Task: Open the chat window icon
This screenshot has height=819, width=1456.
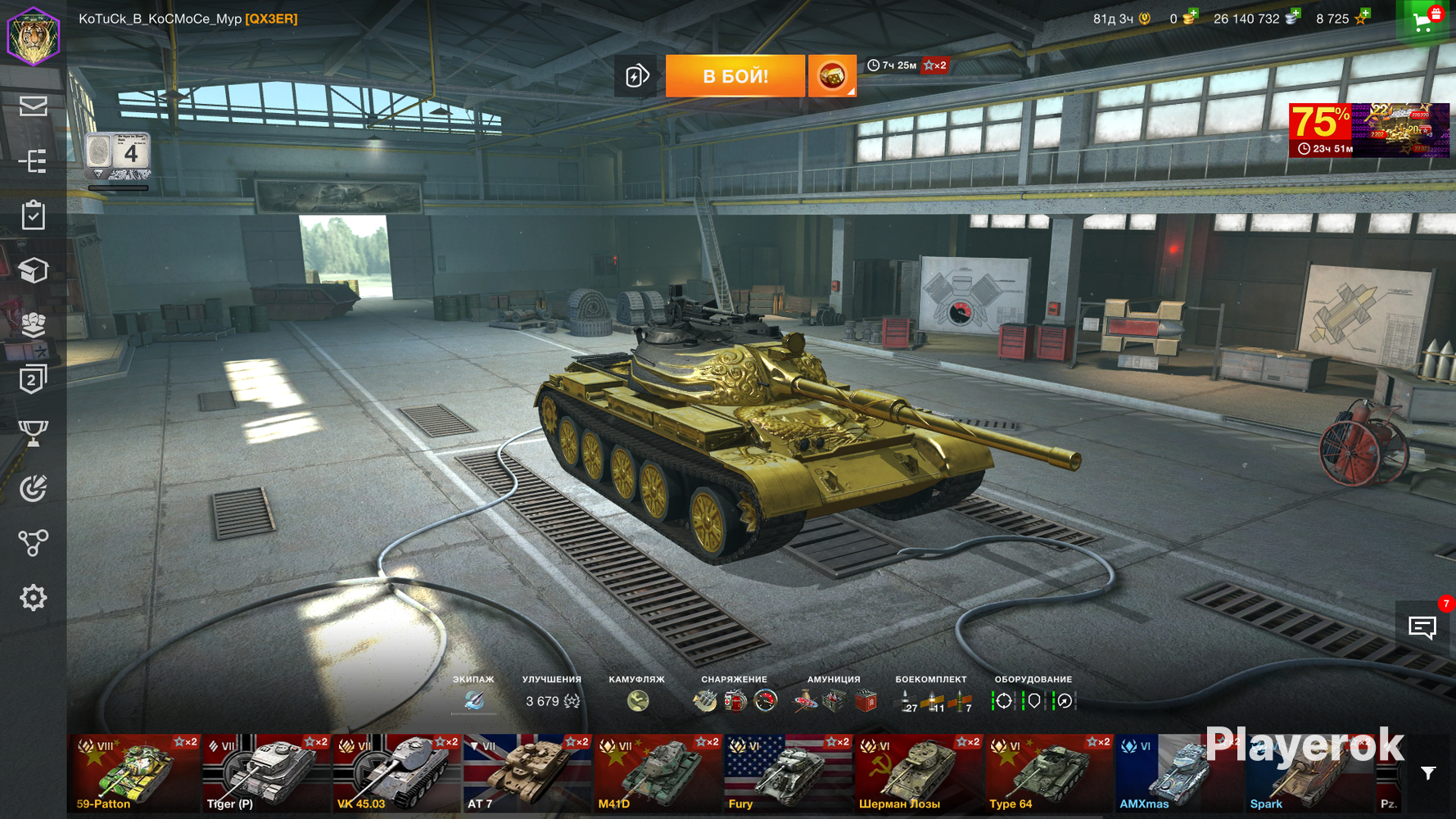Action: click(1422, 628)
